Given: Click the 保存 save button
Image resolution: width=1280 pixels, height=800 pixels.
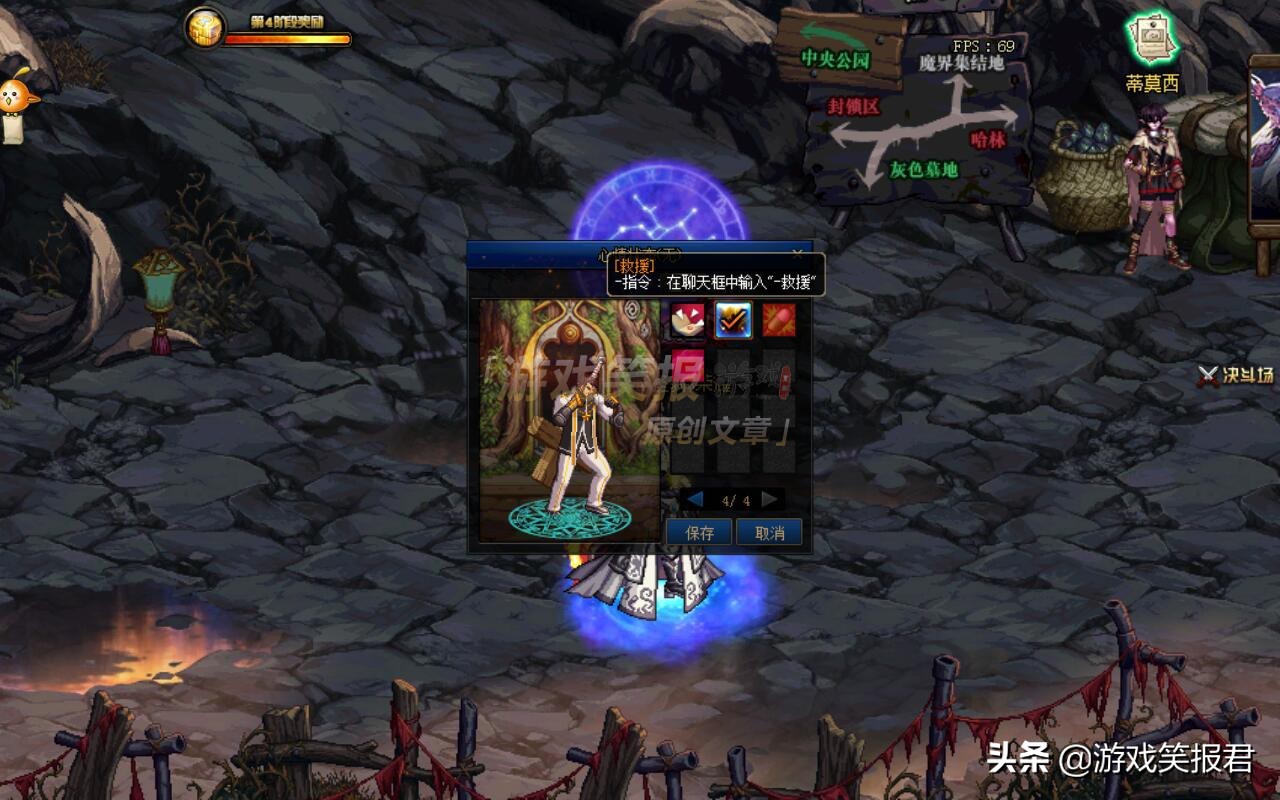Looking at the screenshot, I should (698, 532).
